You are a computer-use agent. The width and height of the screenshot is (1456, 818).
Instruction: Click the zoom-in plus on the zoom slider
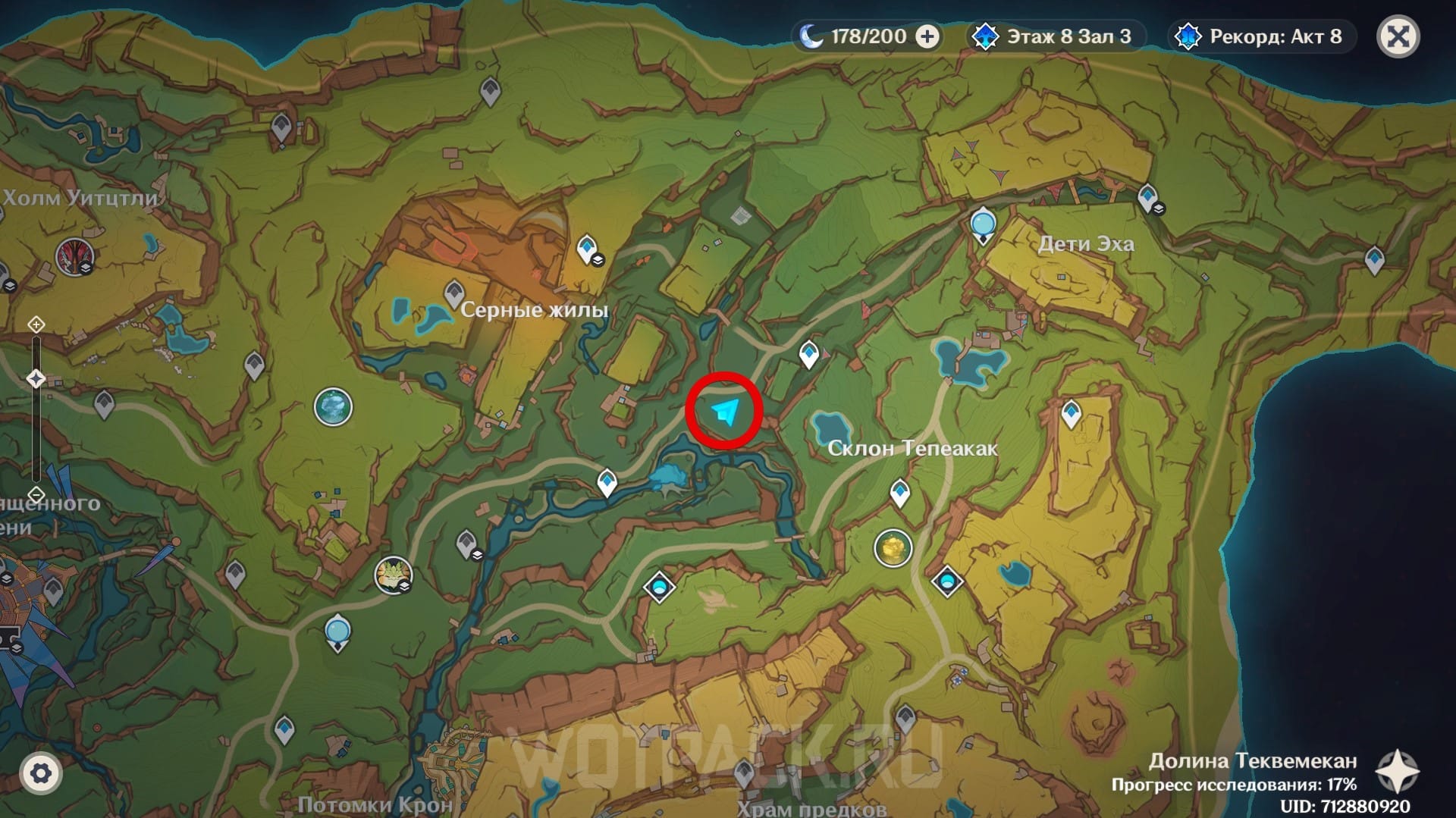36,325
